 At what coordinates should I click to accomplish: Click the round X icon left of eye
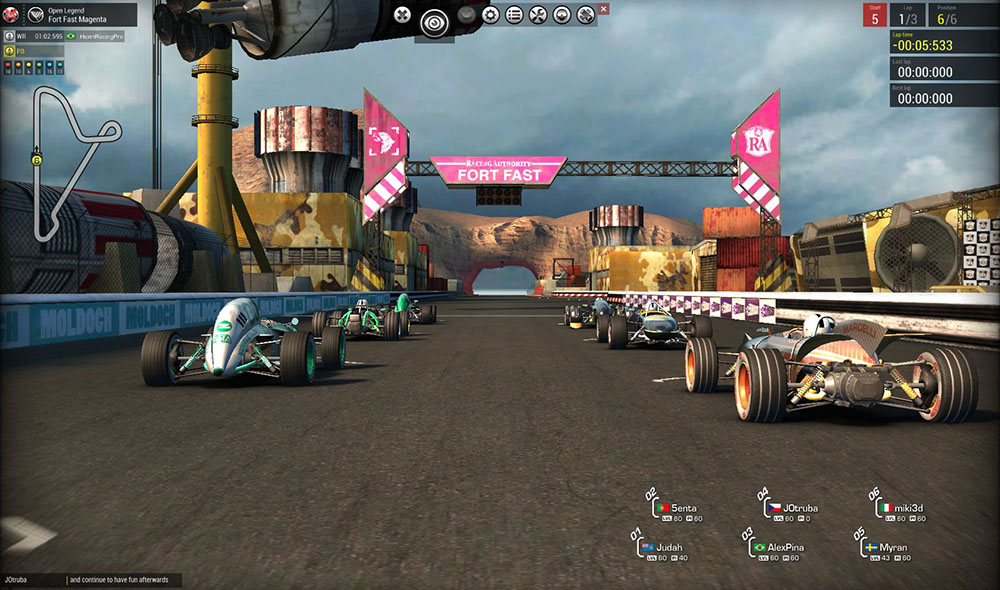pos(402,15)
